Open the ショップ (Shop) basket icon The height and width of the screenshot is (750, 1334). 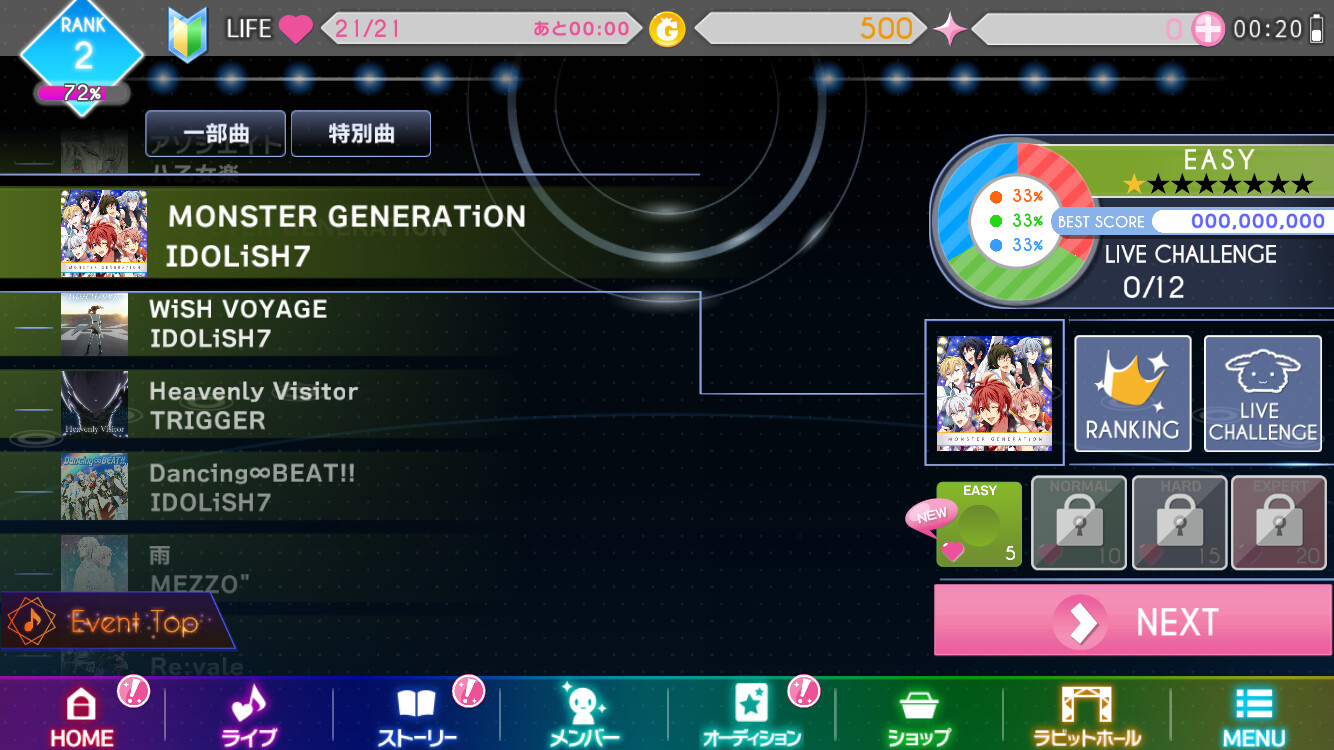[x=917, y=705]
